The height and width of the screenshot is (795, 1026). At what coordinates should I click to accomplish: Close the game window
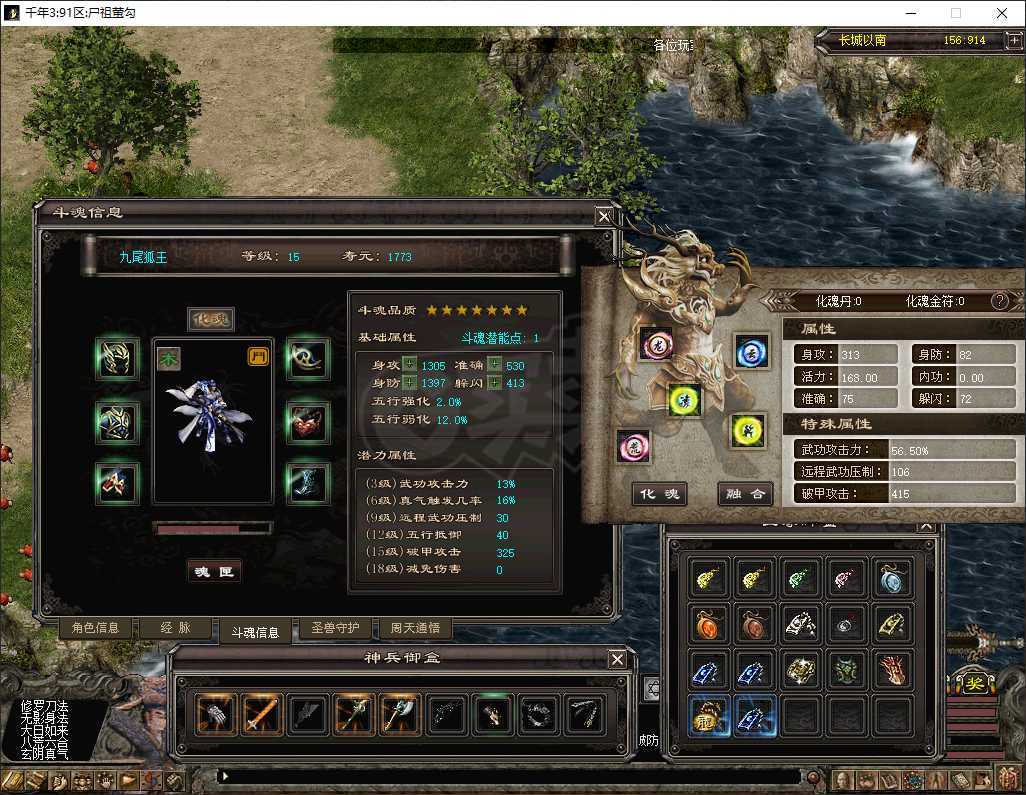(x=1002, y=14)
